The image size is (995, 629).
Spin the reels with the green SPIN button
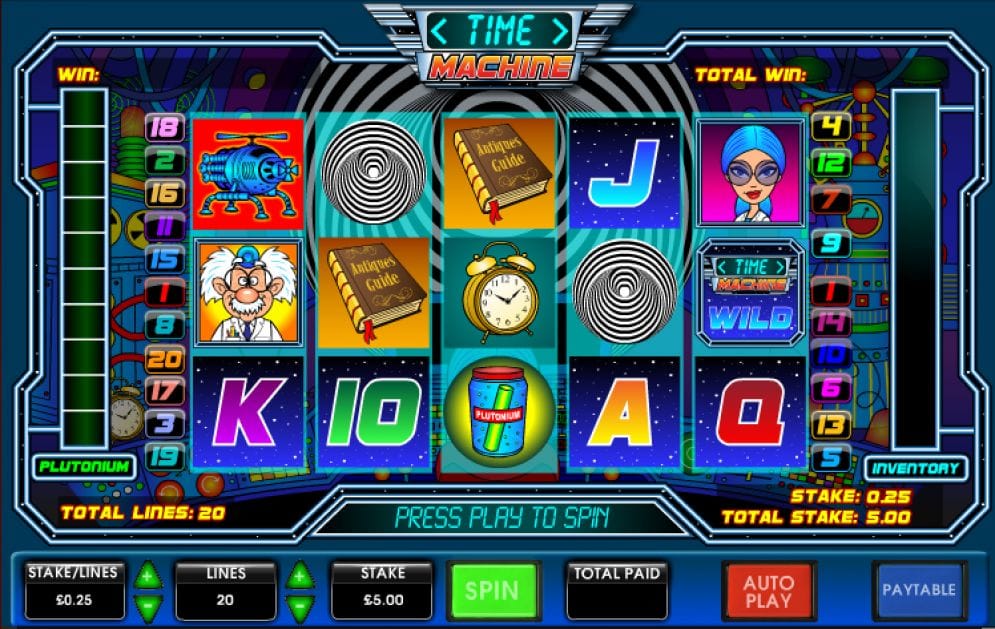click(x=493, y=591)
